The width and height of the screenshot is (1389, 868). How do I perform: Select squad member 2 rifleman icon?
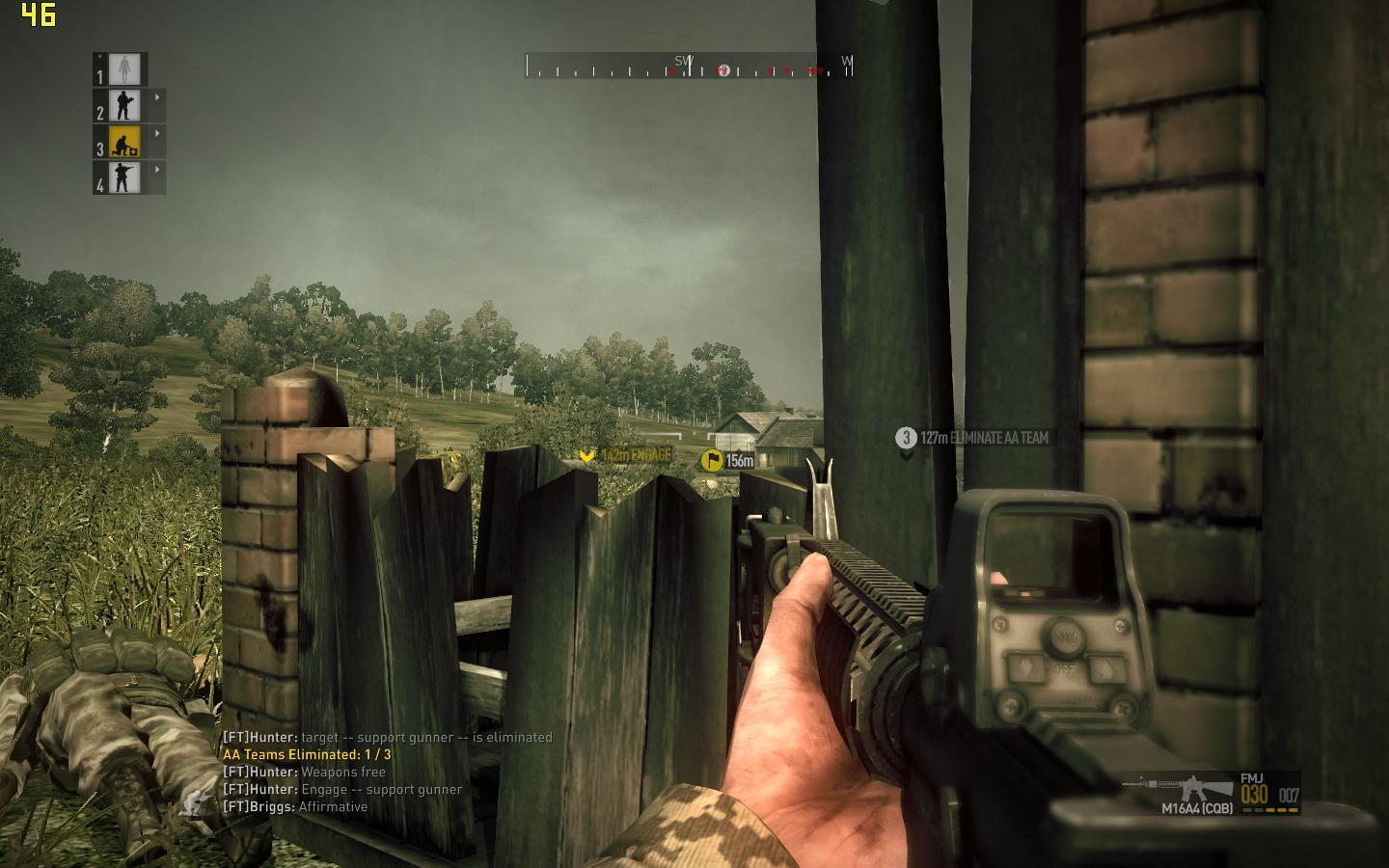[124, 105]
